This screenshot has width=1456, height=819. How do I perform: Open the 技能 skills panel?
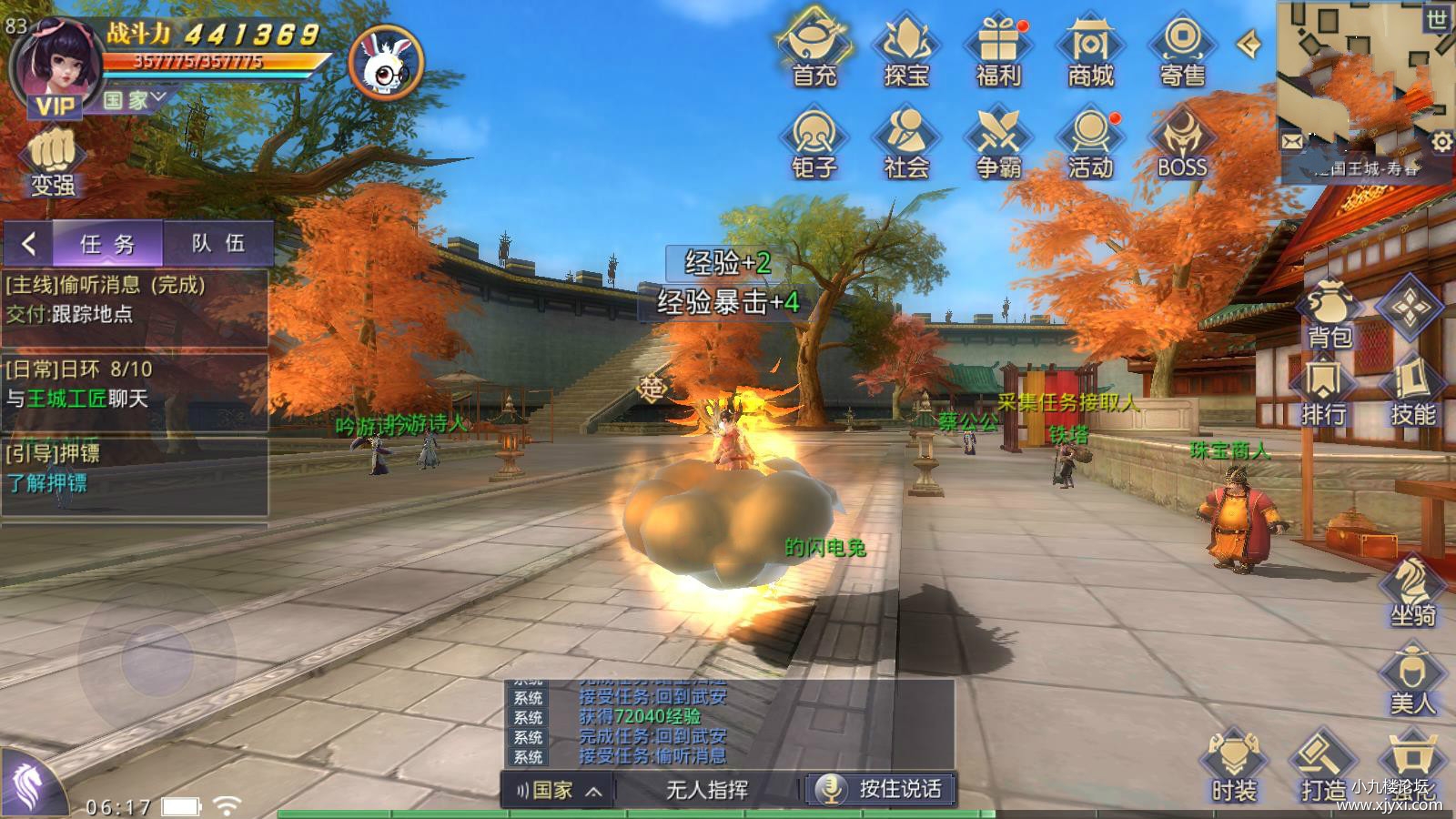click(x=1412, y=393)
